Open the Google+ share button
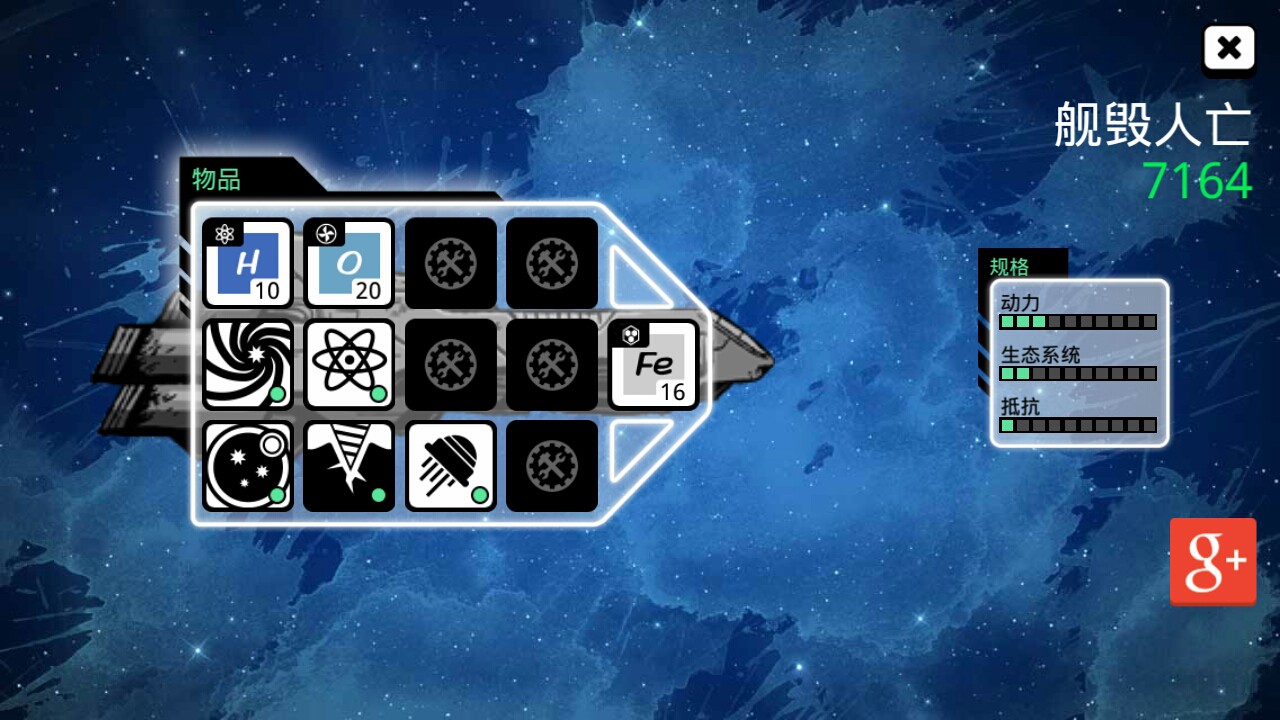Image resolution: width=1280 pixels, height=720 pixels. (x=1213, y=560)
